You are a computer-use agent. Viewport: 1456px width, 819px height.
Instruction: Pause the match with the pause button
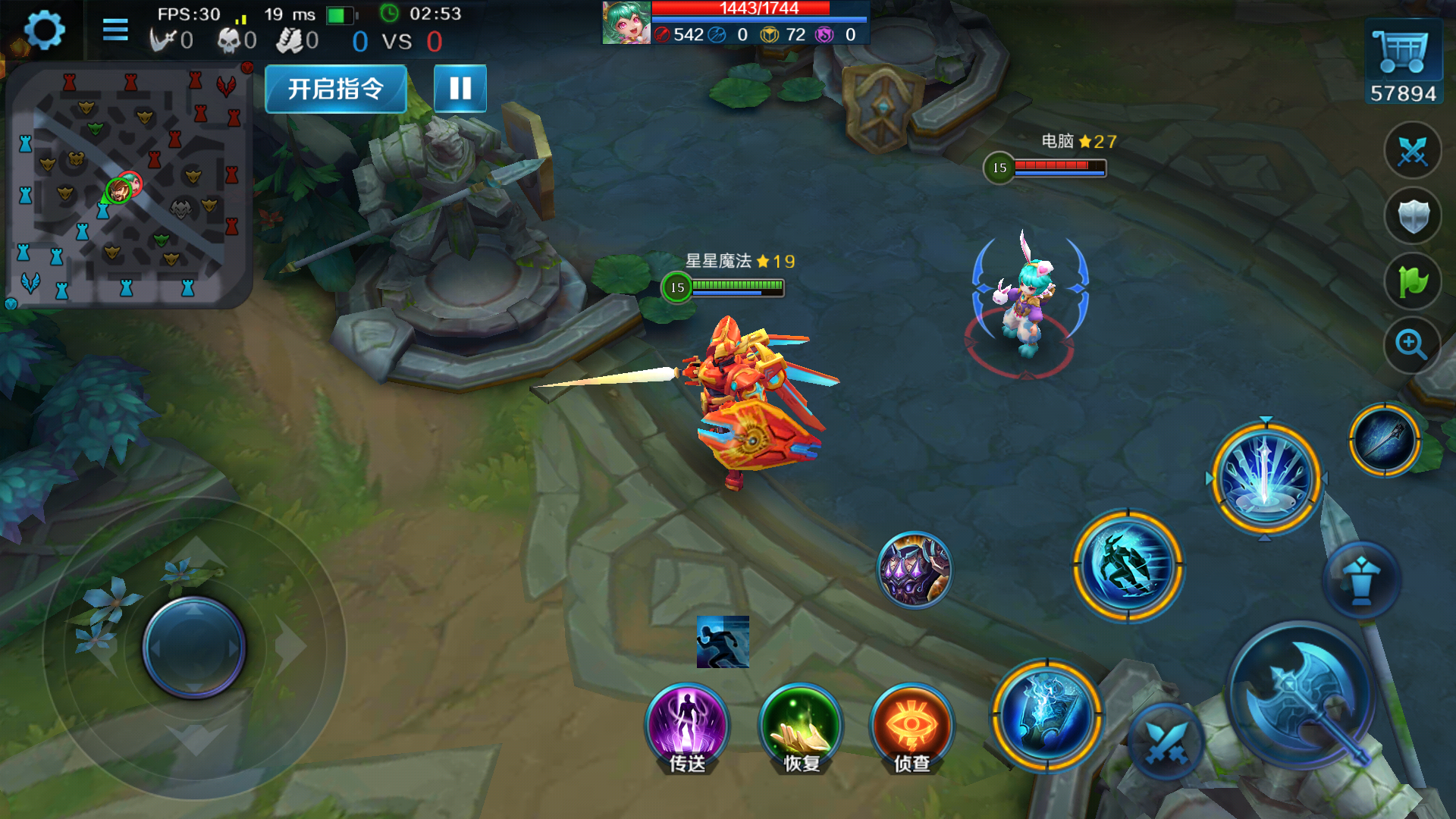click(x=460, y=89)
